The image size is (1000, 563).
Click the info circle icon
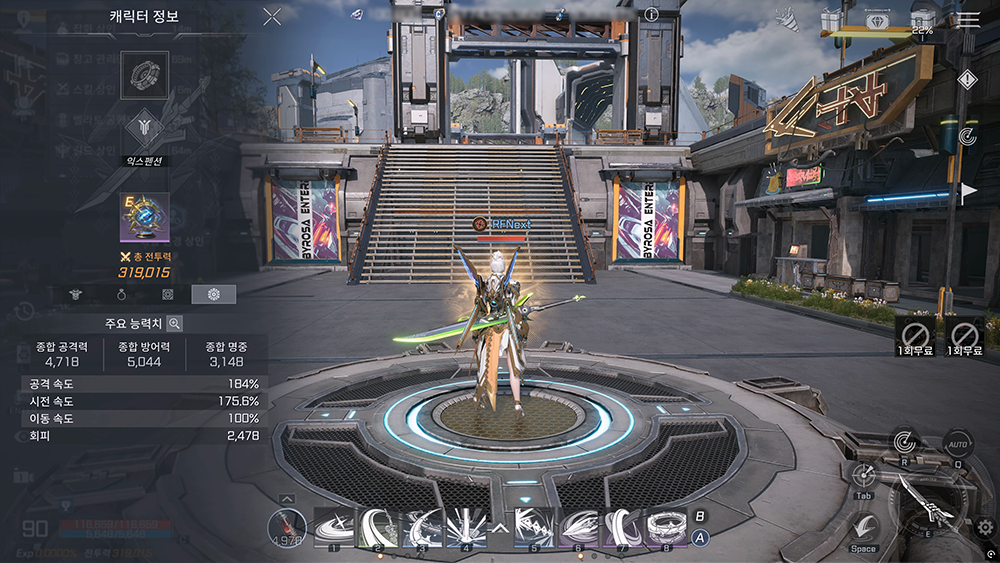coord(652,15)
